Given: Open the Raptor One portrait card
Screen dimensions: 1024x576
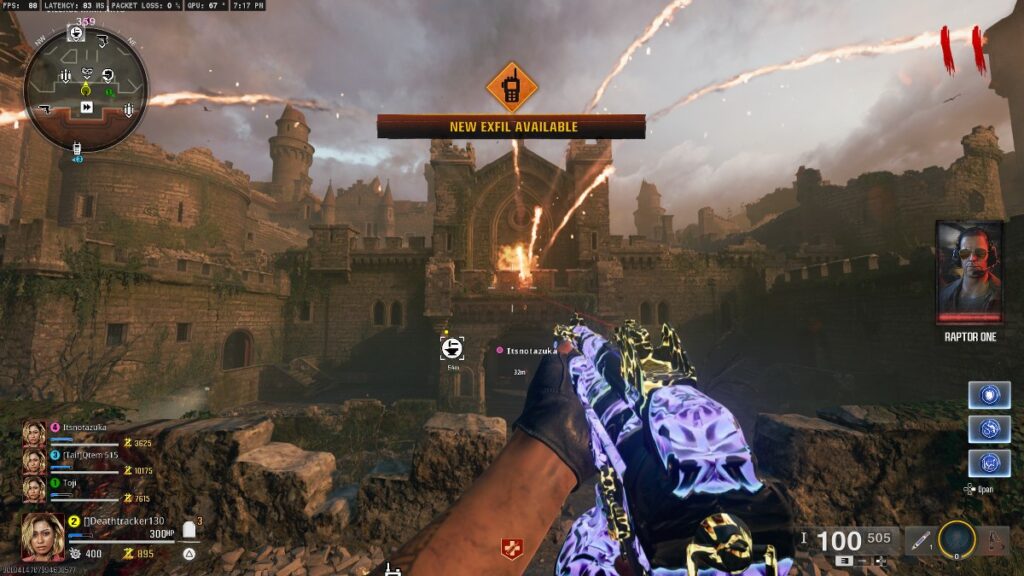Looking at the screenshot, I should point(969,272).
